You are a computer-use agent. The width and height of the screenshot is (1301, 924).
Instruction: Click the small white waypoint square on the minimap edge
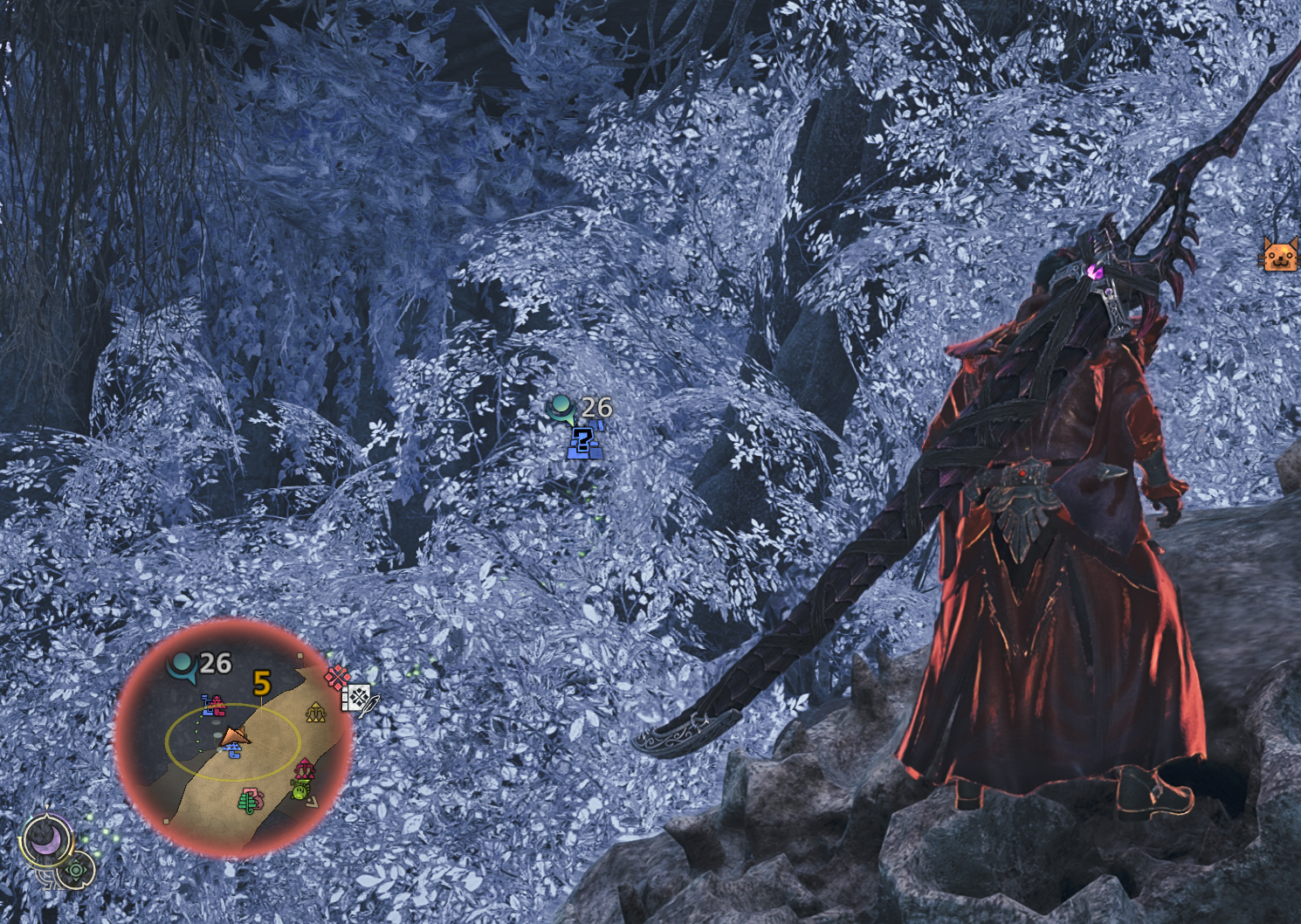tap(299, 655)
